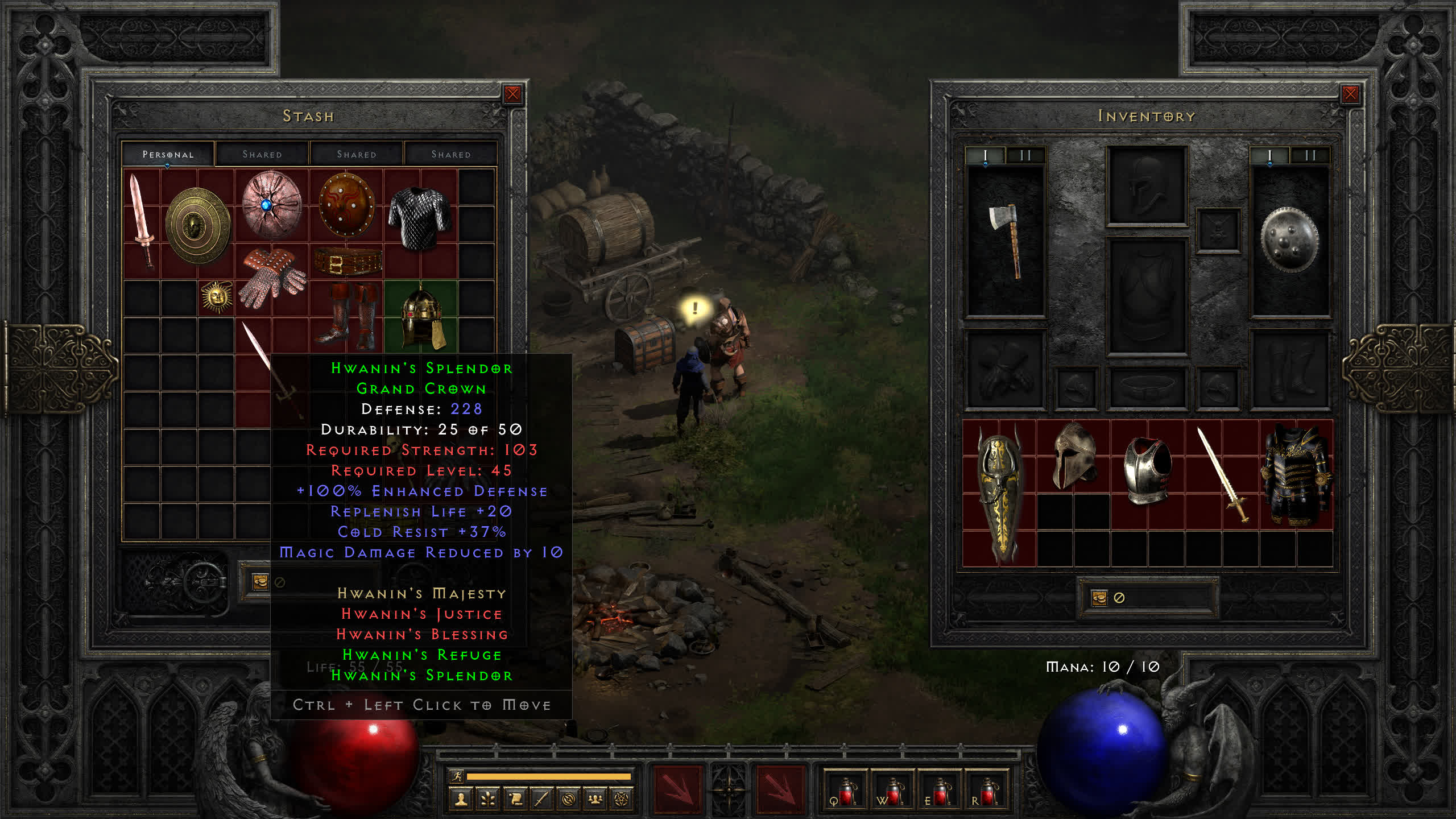Viewport: 1456px width, 819px height.
Task: Pick up the pink shield with blue gem
Action: coord(271,204)
